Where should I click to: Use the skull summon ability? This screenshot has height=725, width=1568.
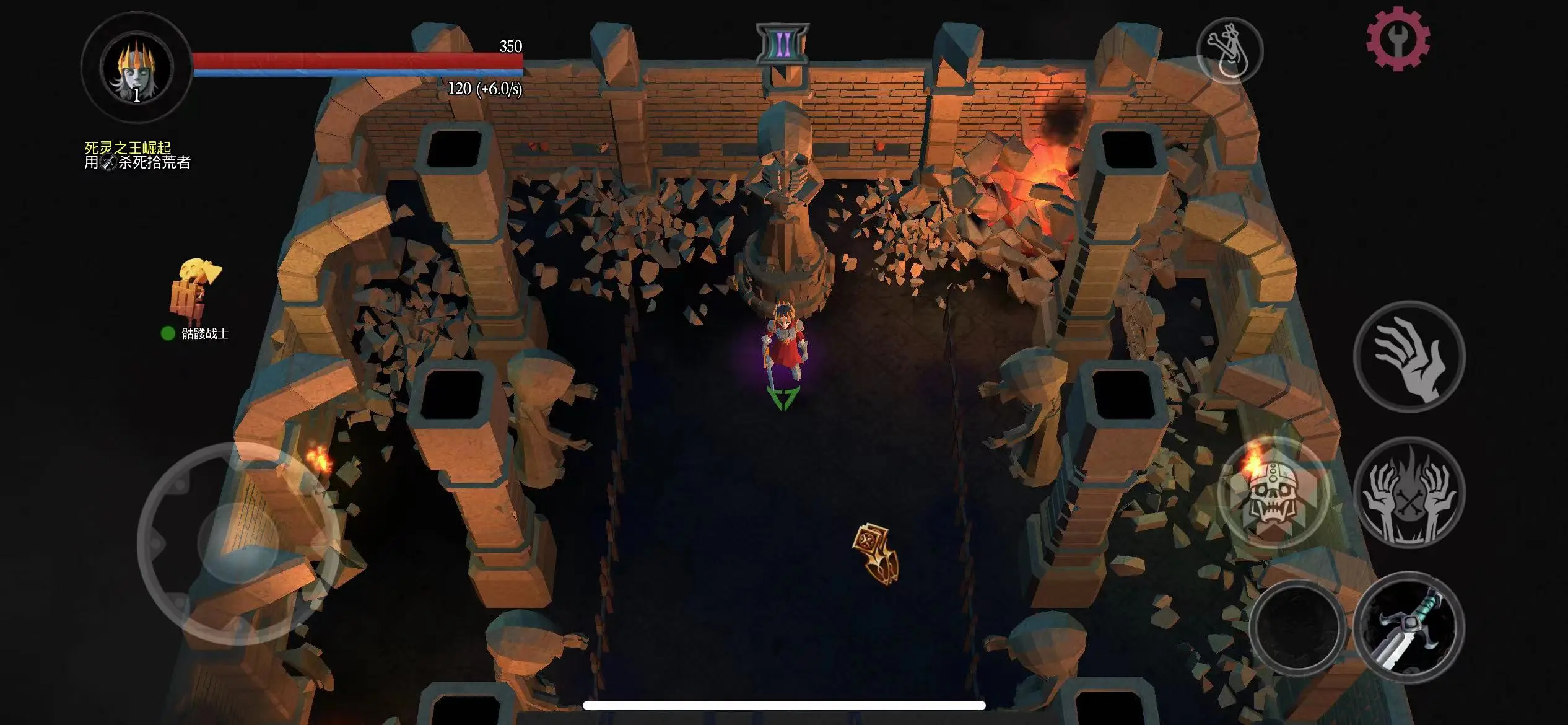(1273, 492)
